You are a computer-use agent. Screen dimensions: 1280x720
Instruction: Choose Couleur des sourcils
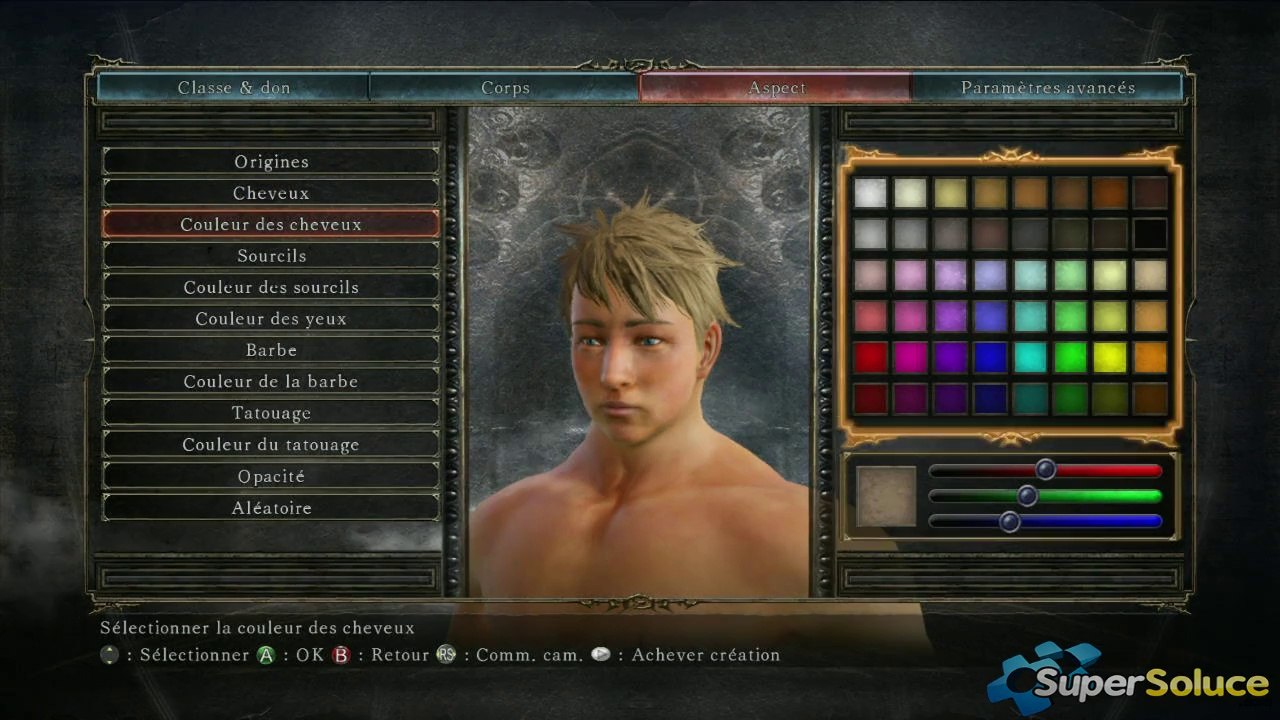click(x=271, y=288)
